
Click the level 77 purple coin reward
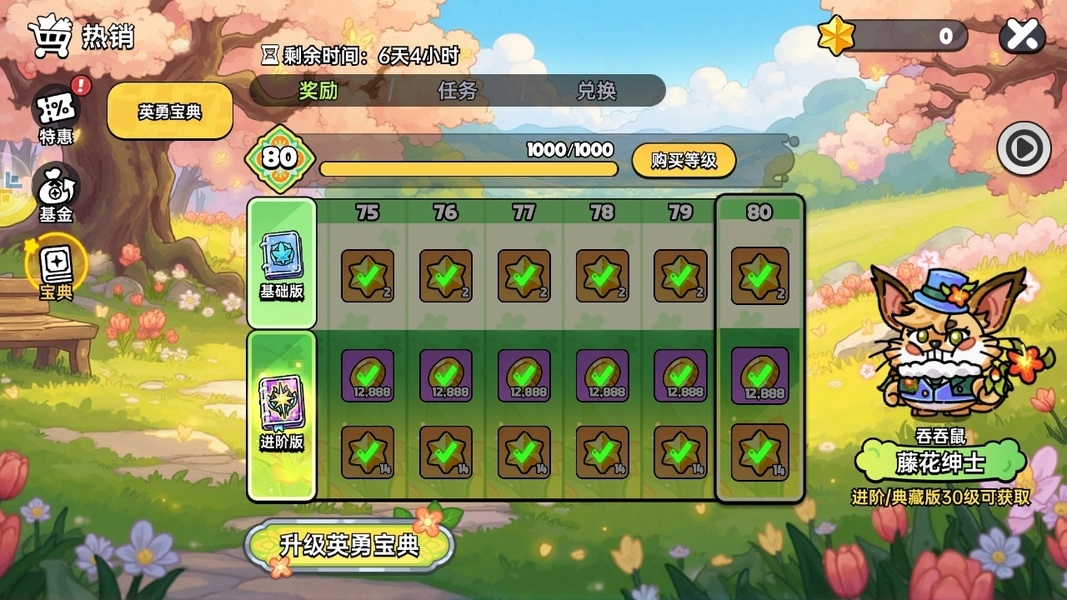tap(524, 376)
